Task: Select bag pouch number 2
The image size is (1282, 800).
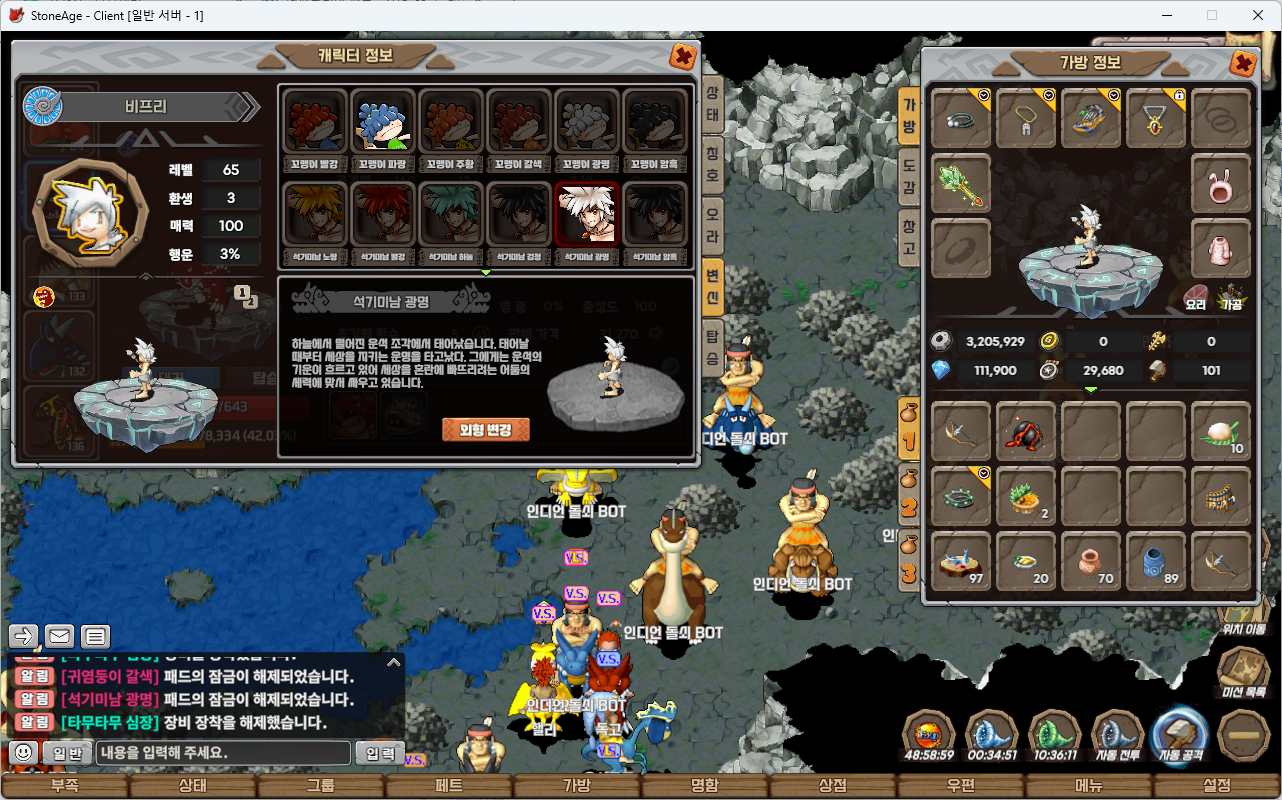Action: coord(909,495)
